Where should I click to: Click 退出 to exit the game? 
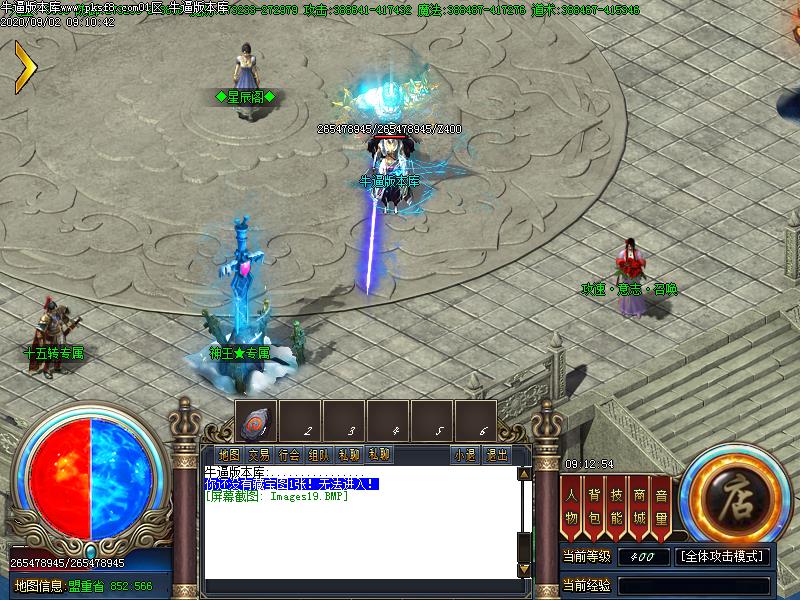[496, 454]
